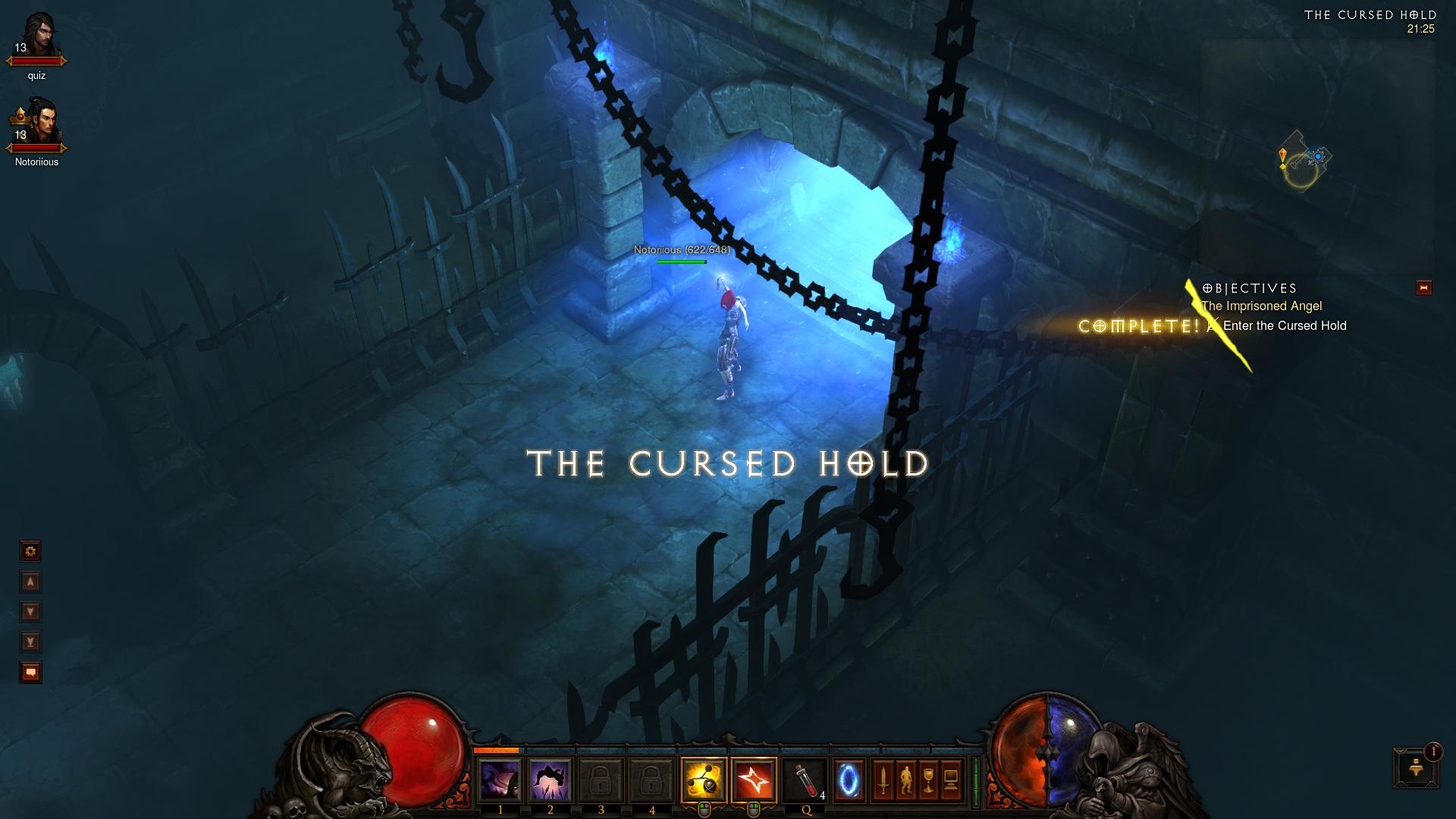
Task: Collapse the Objectives tracker
Action: pos(1423,288)
